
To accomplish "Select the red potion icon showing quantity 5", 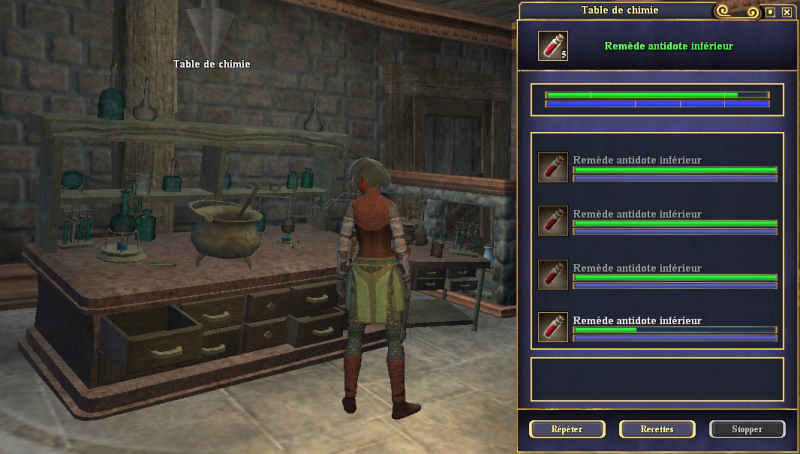I will pos(552,45).
